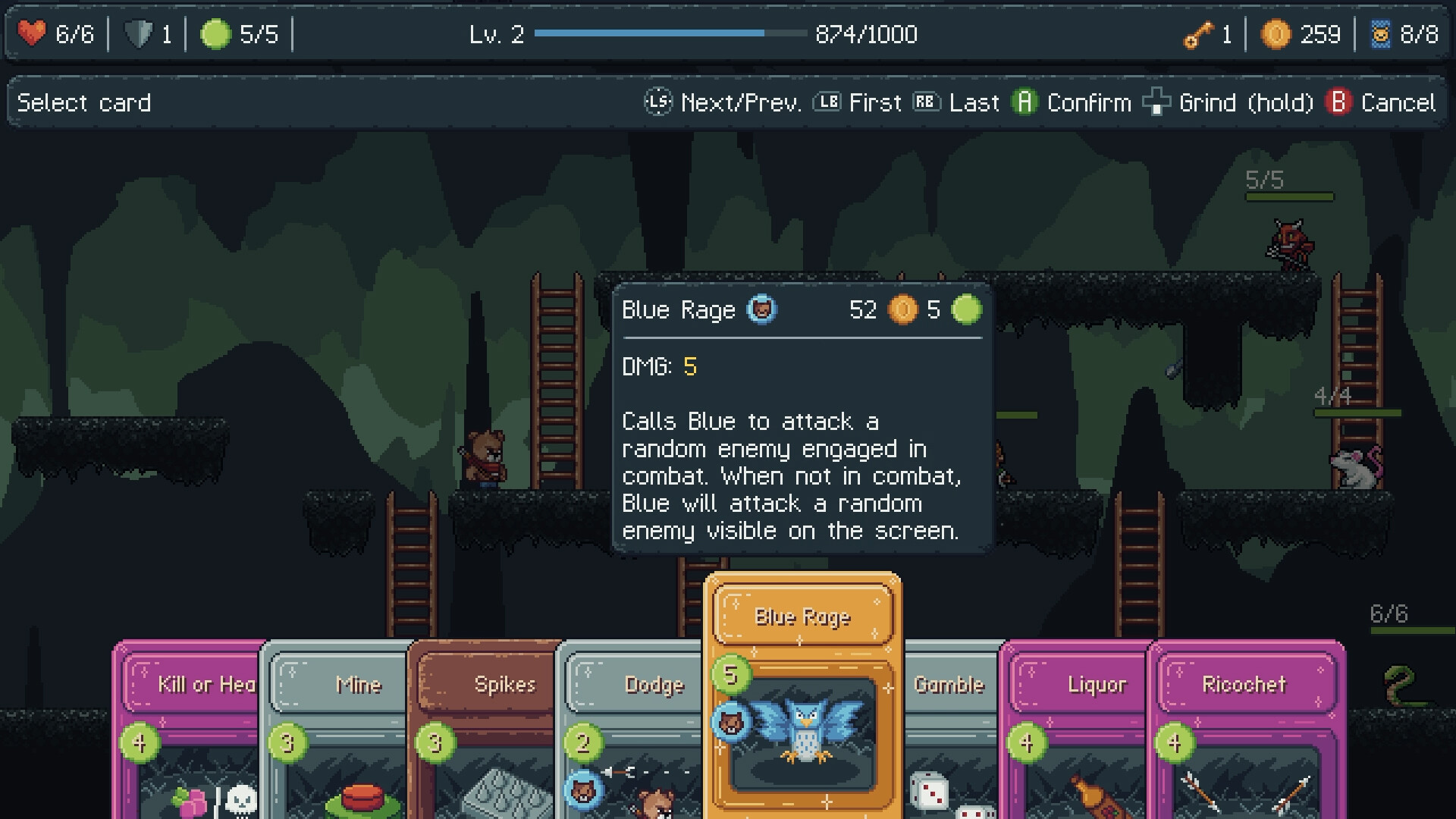Click Blue's portrait on the tooltip
The height and width of the screenshot is (819, 1456).
coord(762,310)
